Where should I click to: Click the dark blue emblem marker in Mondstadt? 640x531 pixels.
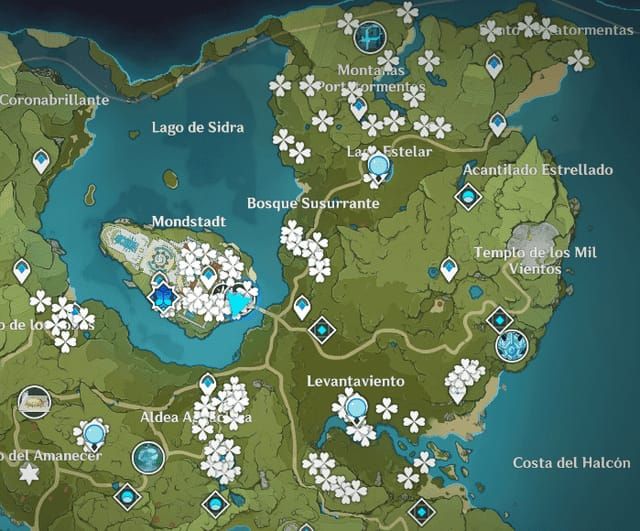(162, 295)
